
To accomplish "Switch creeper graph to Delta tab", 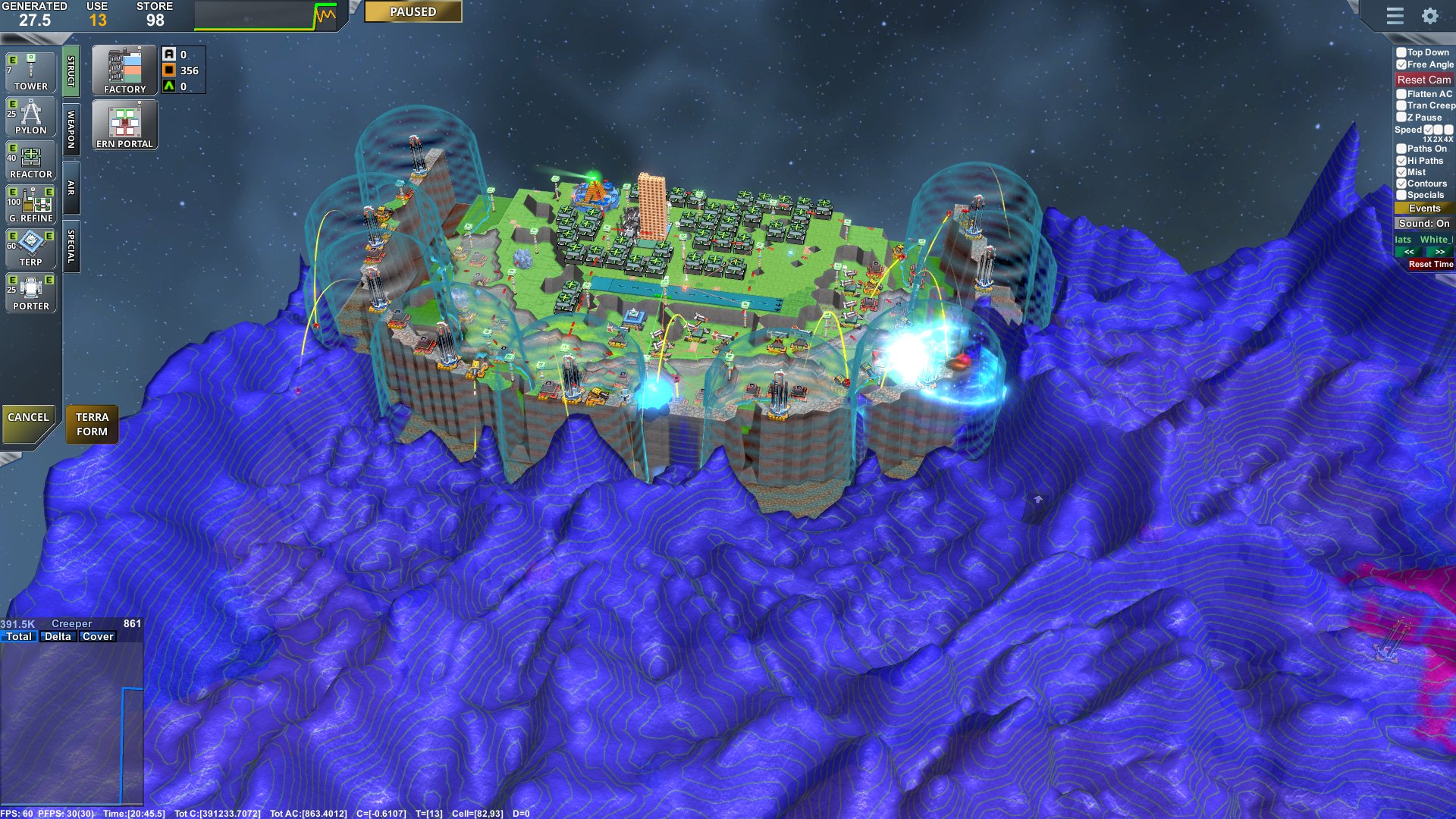I will [x=58, y=636].
